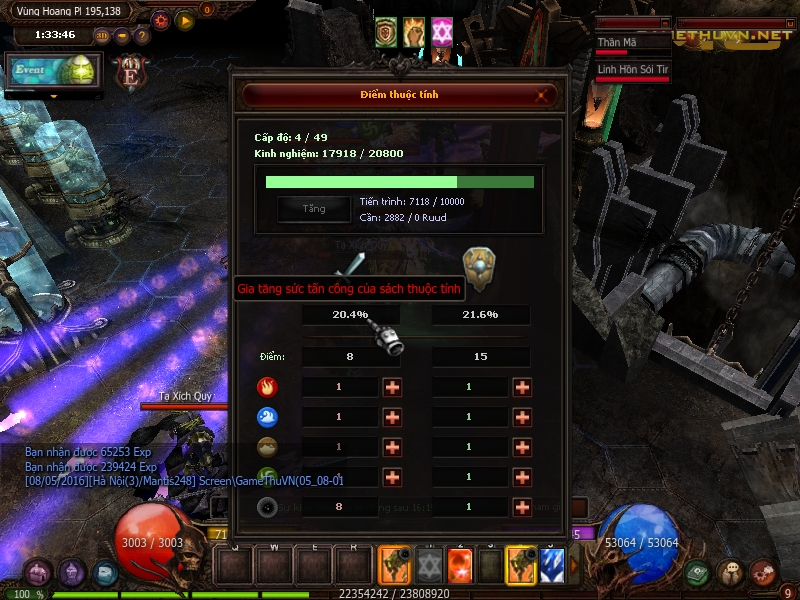This screenshot has height=600, width=800.
Task: Click the Tăng upgrade button
Action: pyautogui.click(x=314, y=208)
